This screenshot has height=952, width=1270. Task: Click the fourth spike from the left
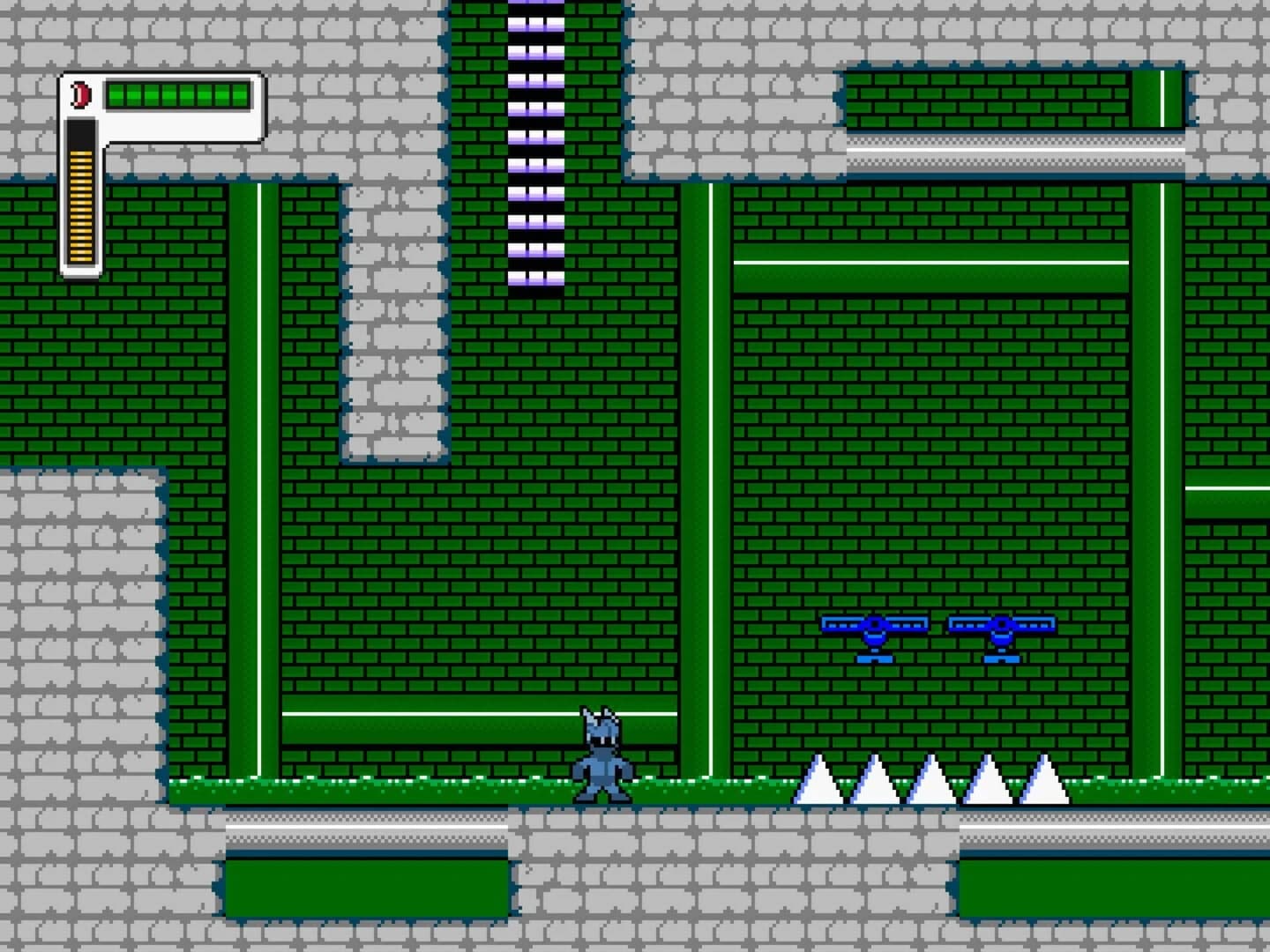pyautogui.click(x=988, y=785)
